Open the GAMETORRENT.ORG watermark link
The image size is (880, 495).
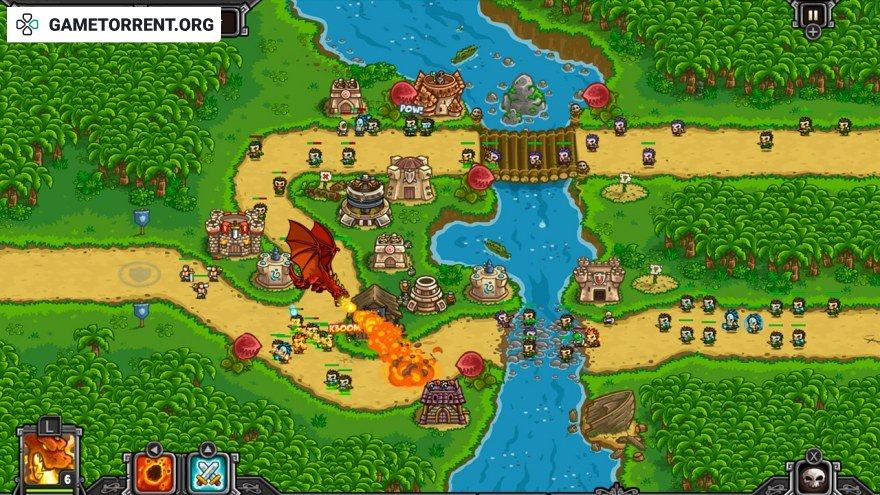pos(113,23)
